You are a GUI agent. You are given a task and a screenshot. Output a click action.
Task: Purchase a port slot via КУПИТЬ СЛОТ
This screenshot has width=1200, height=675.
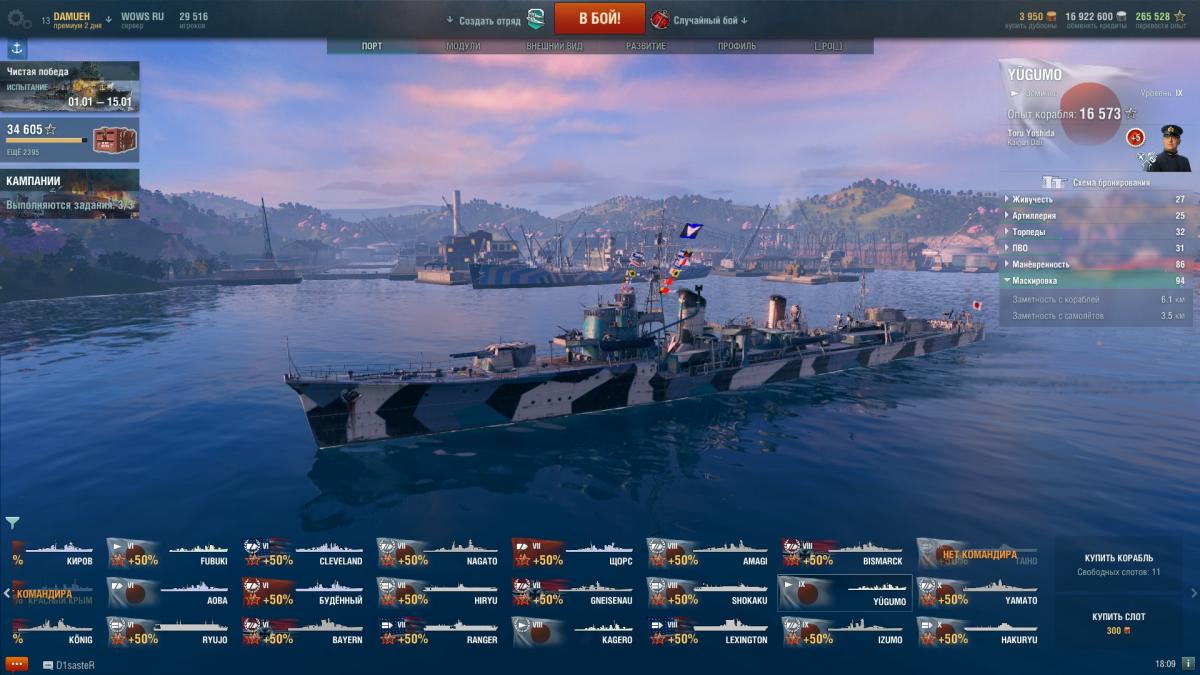[1118, 623]
